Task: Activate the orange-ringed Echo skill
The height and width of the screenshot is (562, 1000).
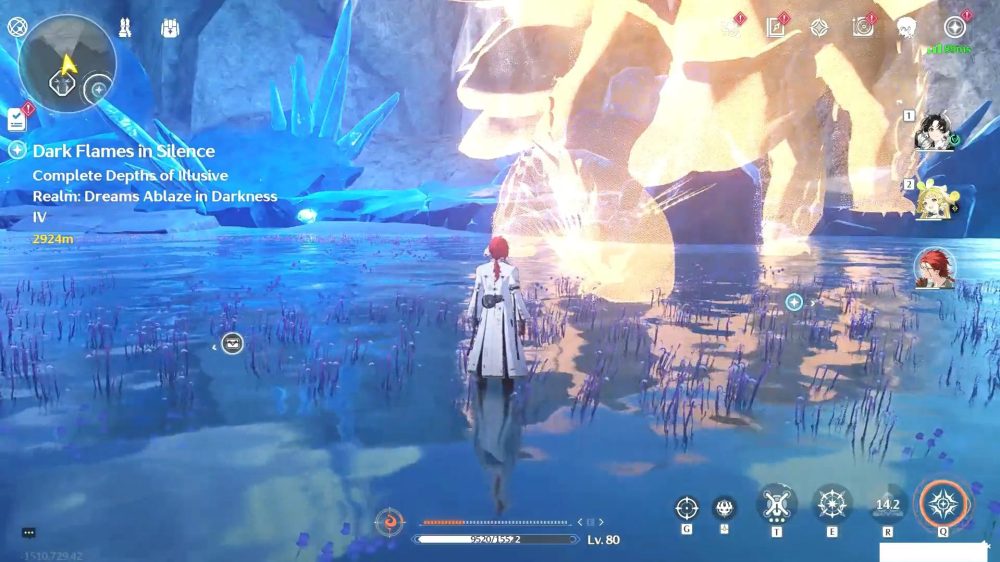Action: pos(943,505)
